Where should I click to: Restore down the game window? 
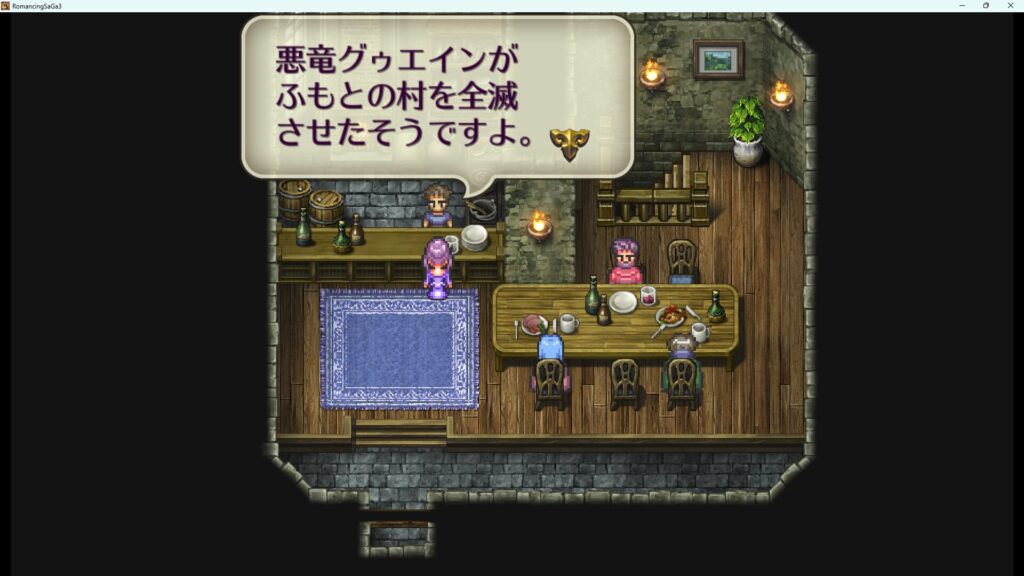[x=986, y=6]
